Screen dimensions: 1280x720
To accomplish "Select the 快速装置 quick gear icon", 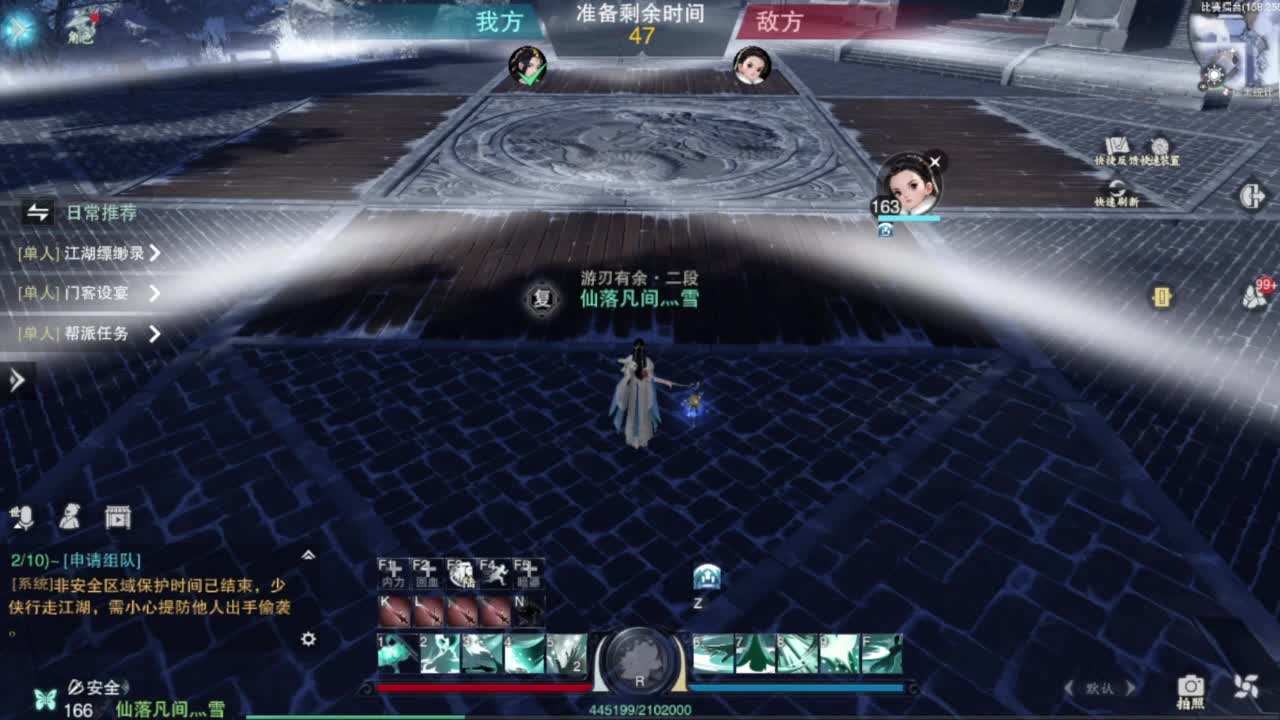I will (x=1160, y=145).
